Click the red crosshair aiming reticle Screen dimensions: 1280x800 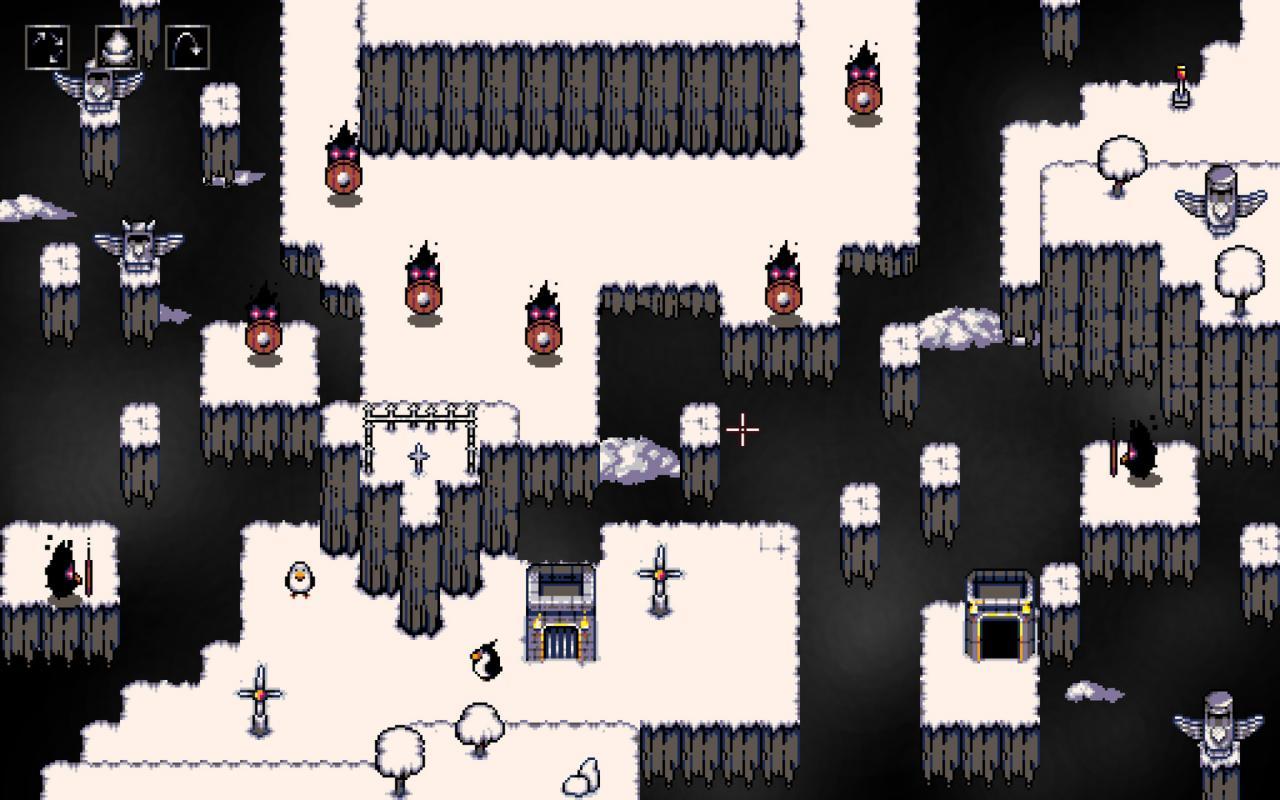742,428
